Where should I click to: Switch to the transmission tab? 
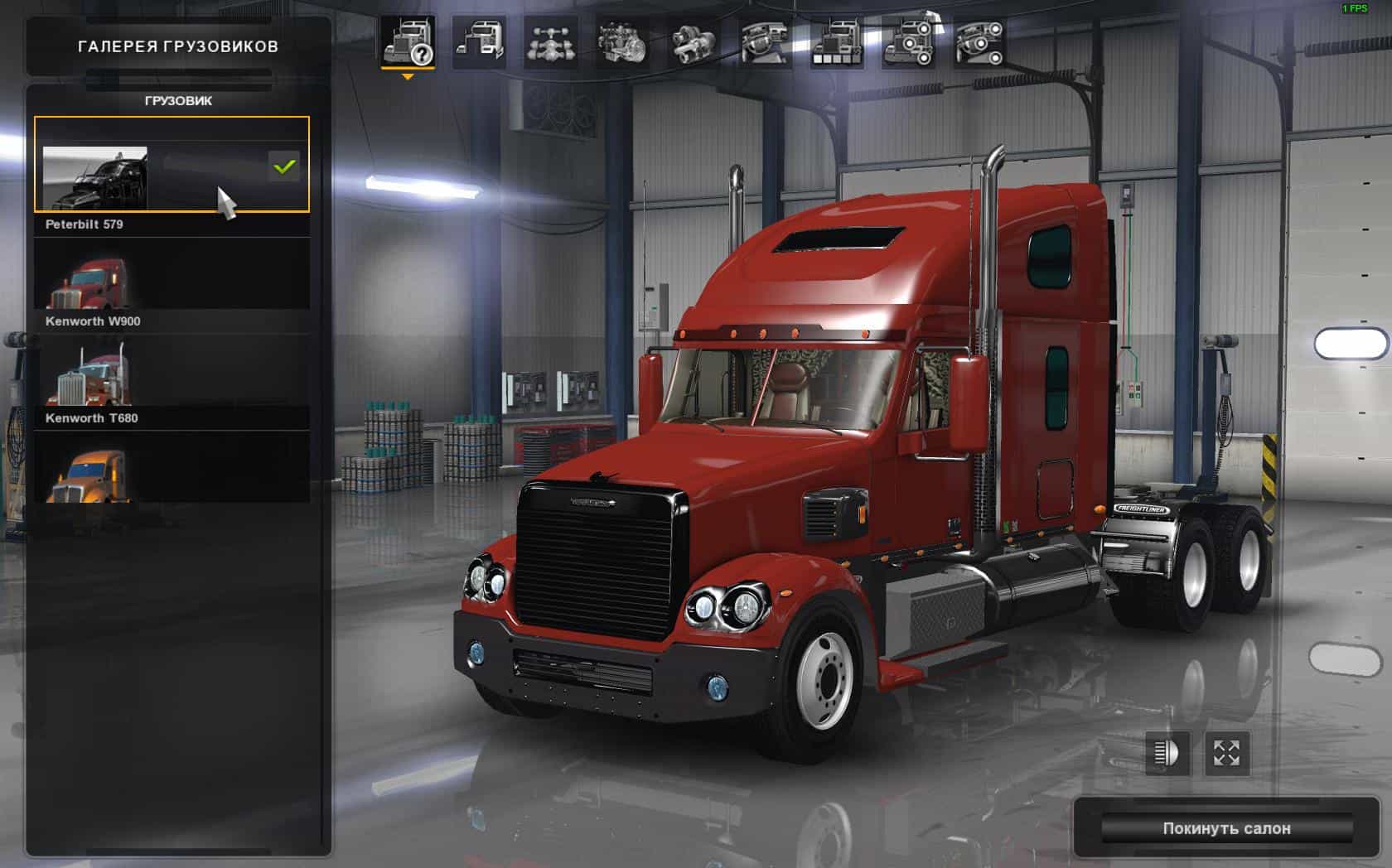(694, 41)
